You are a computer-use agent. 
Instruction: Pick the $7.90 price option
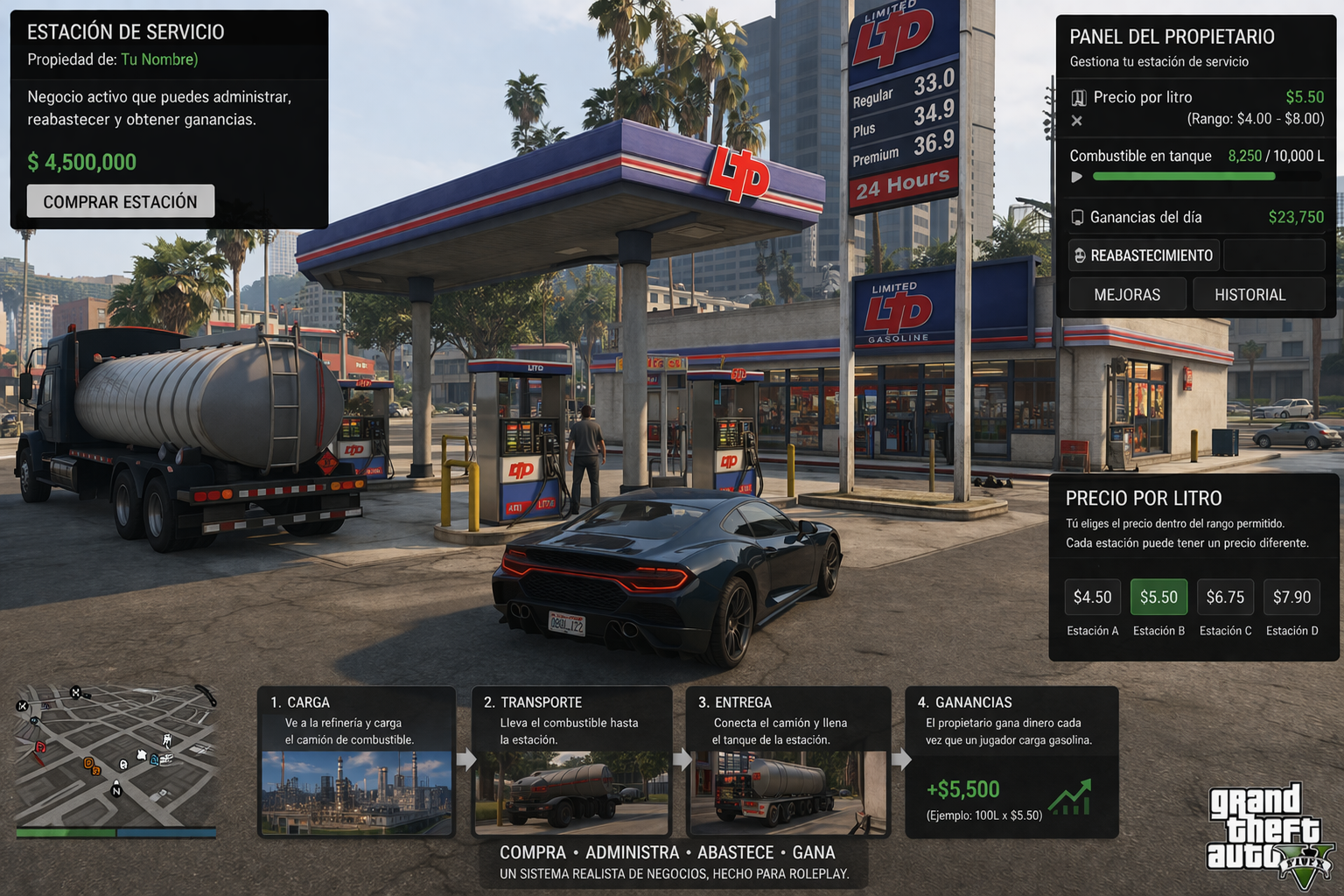(x=1291, y=597)
